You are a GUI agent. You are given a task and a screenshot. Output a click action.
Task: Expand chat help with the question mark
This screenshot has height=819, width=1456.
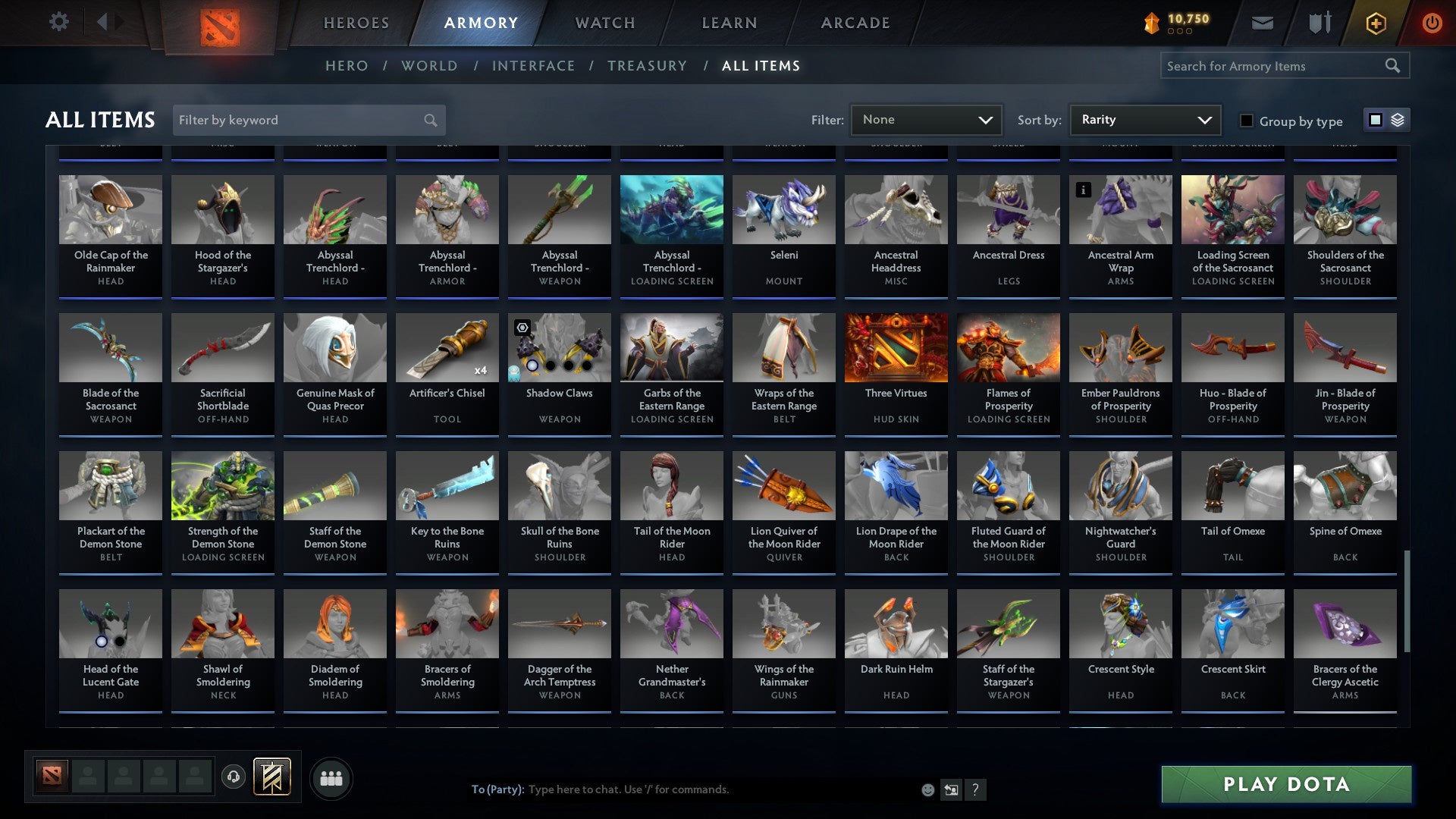[975, 789]
